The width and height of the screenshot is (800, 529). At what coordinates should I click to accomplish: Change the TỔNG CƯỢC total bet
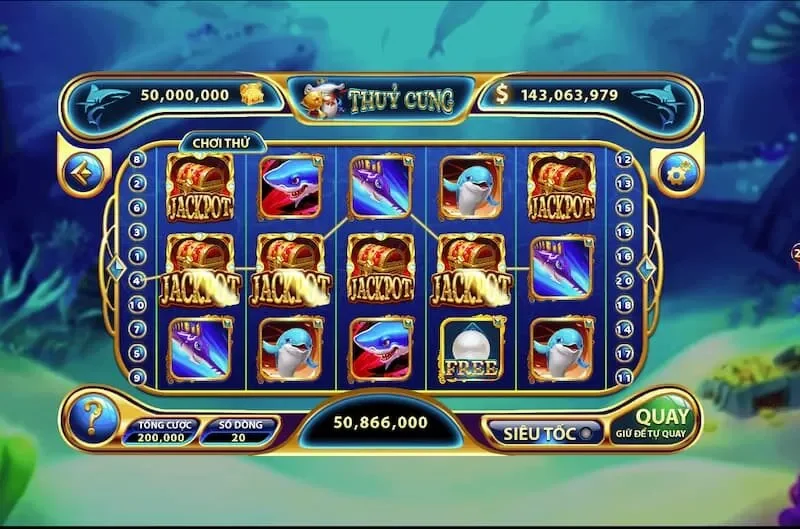[x=160, y=431]
